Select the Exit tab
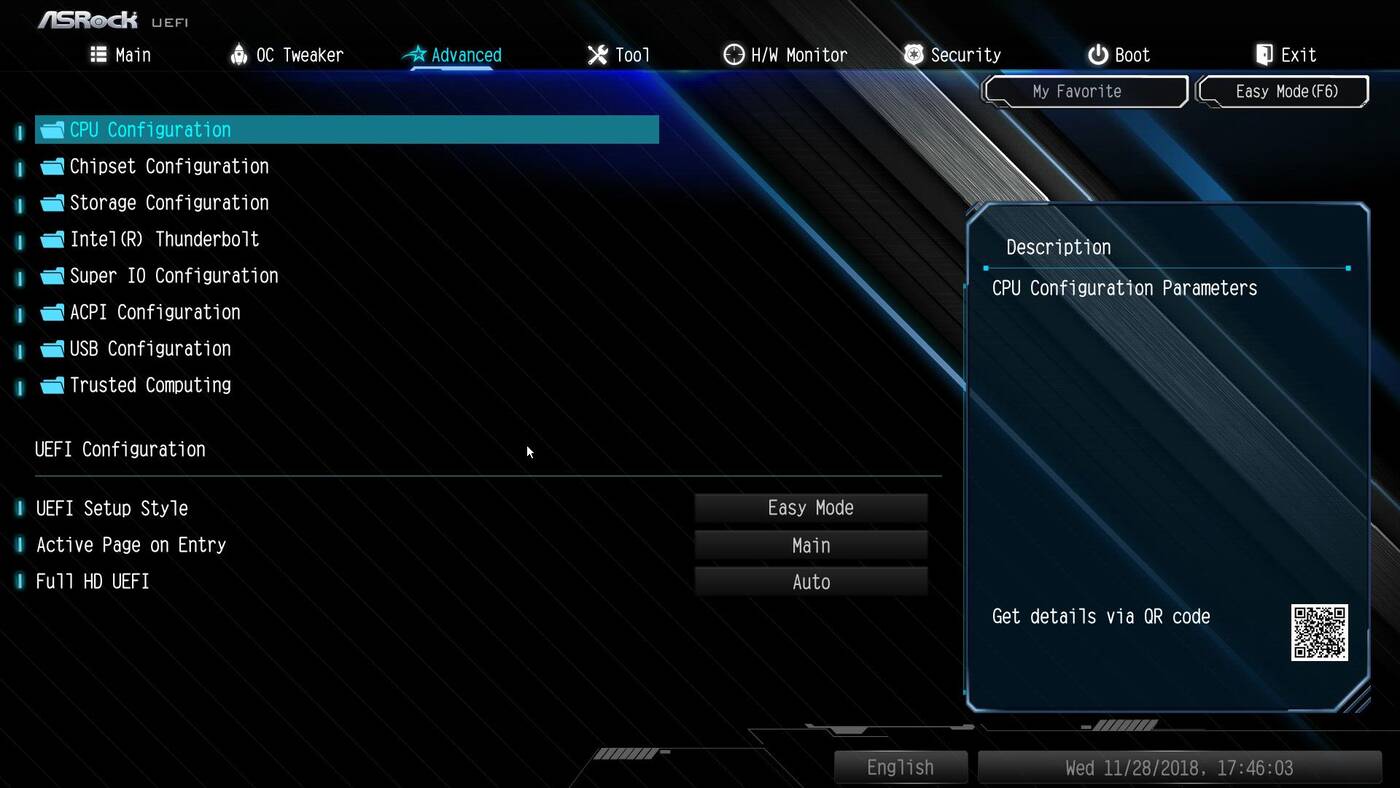 [x=1286, y=55]
